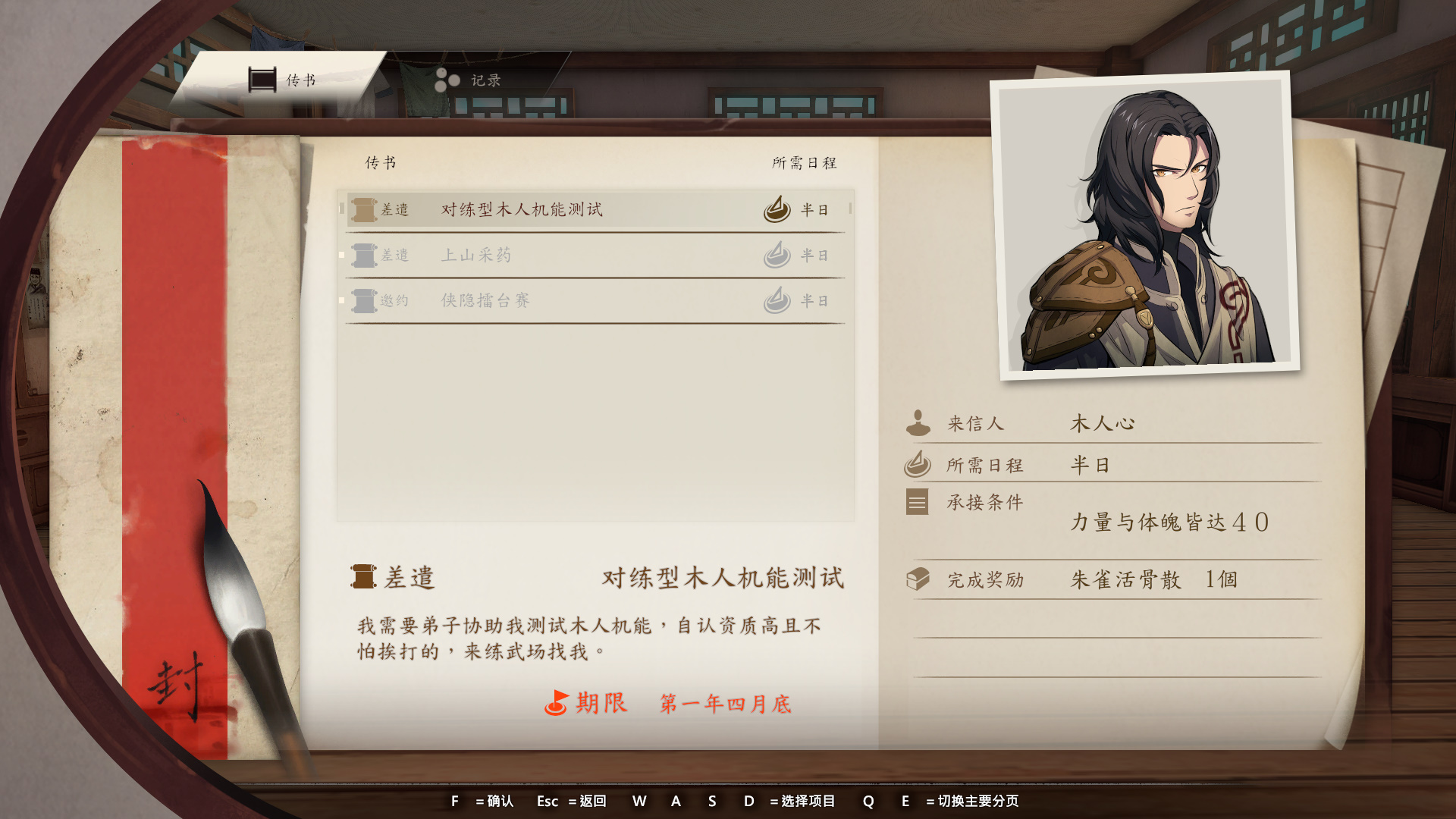
Task: Click the scroll icon beside 对练型木人机能测试
Action: pos(362,210)
